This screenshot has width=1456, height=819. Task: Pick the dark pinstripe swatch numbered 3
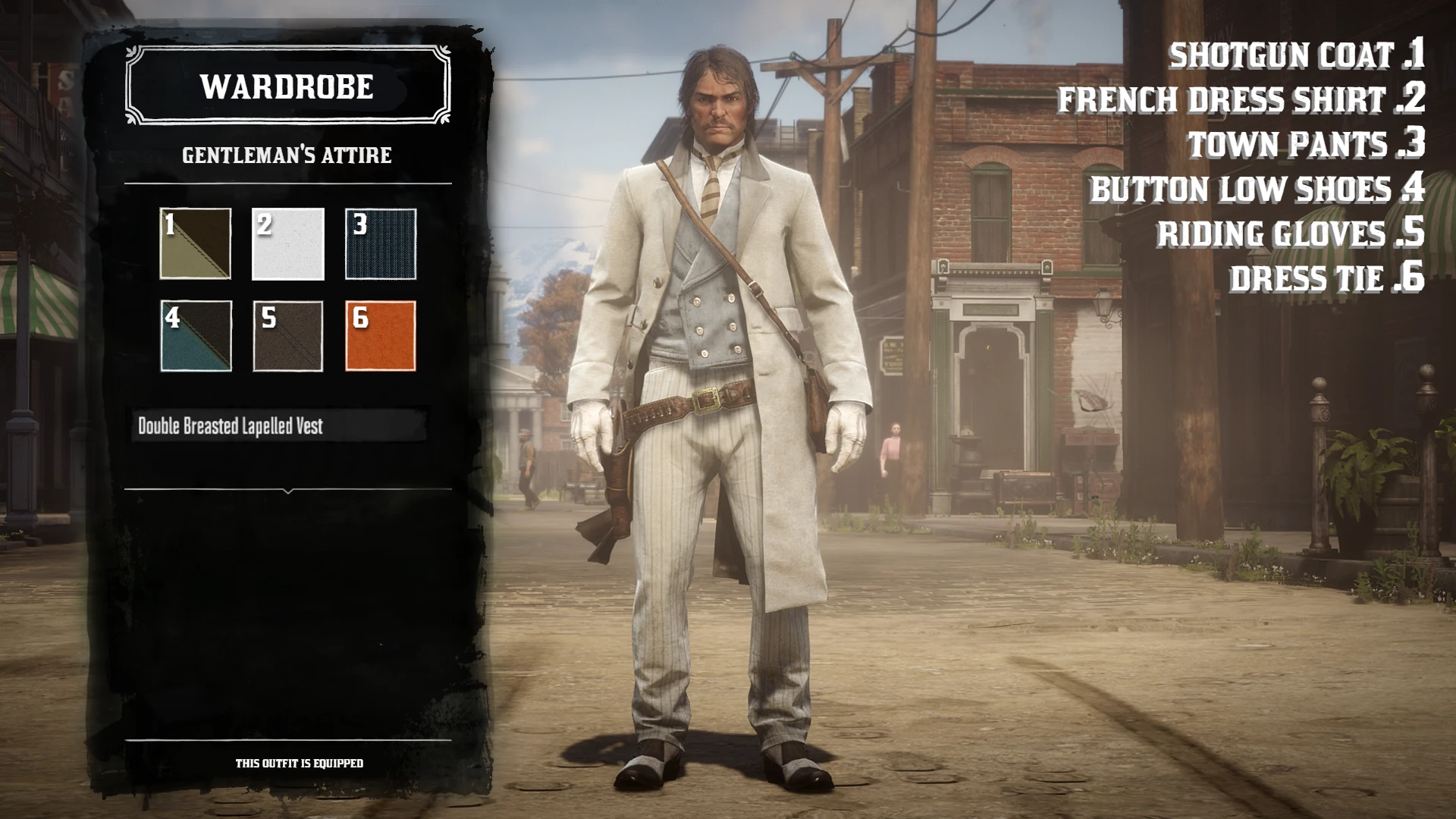pos(381,244)
